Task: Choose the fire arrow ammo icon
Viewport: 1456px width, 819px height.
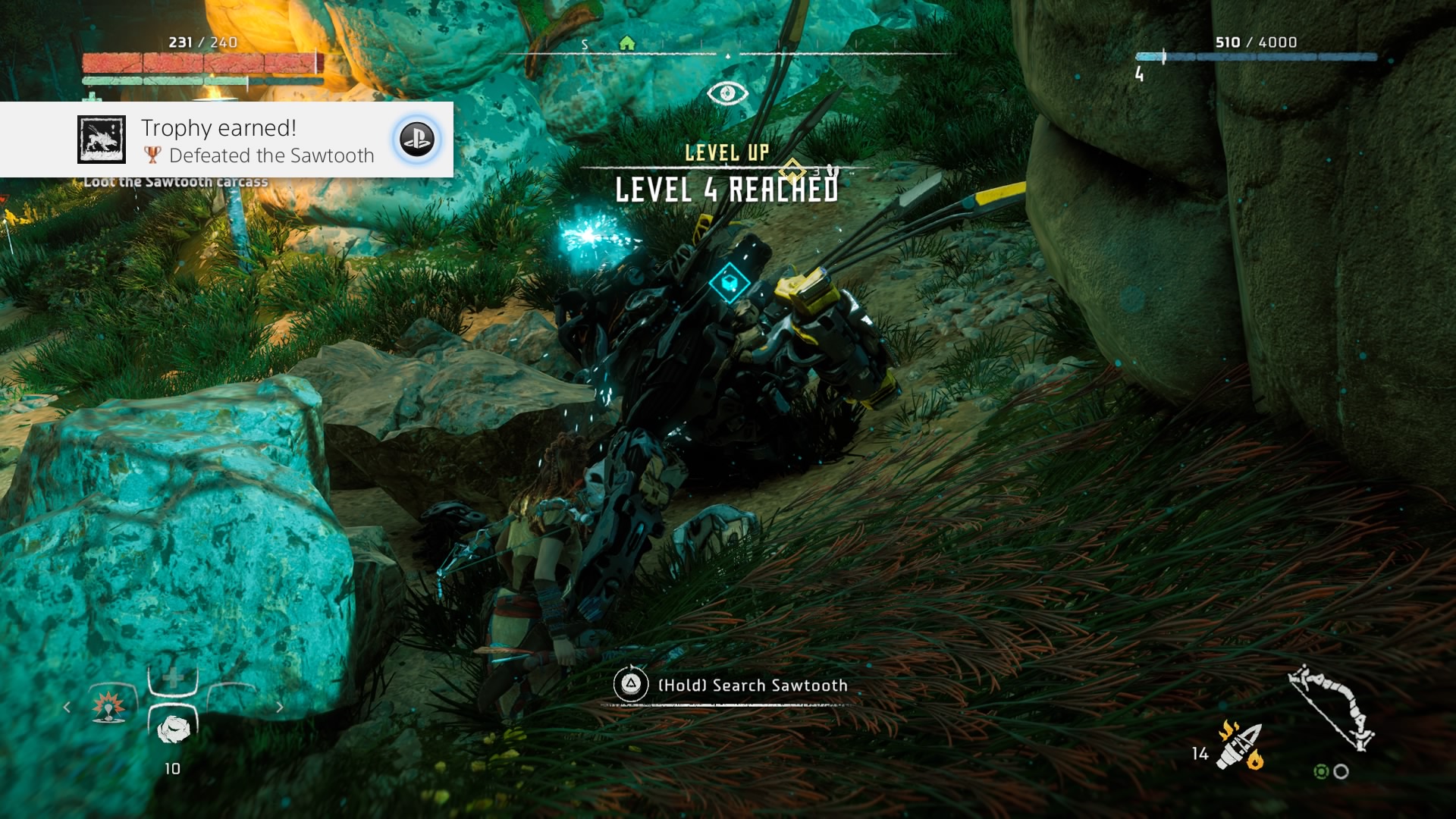Action: point(1239,745)
